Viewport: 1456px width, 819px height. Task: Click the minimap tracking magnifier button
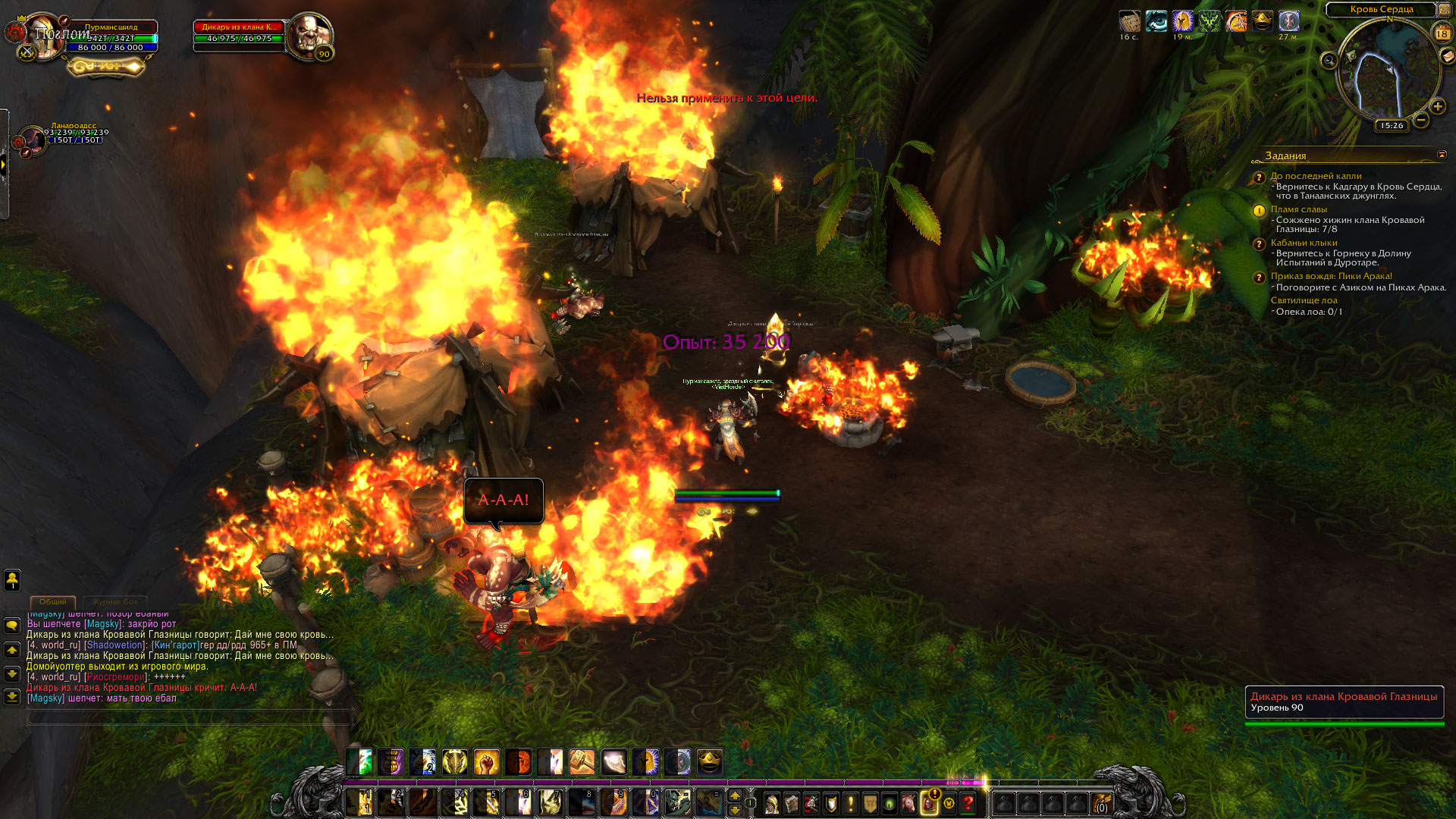pos(1329,61)
